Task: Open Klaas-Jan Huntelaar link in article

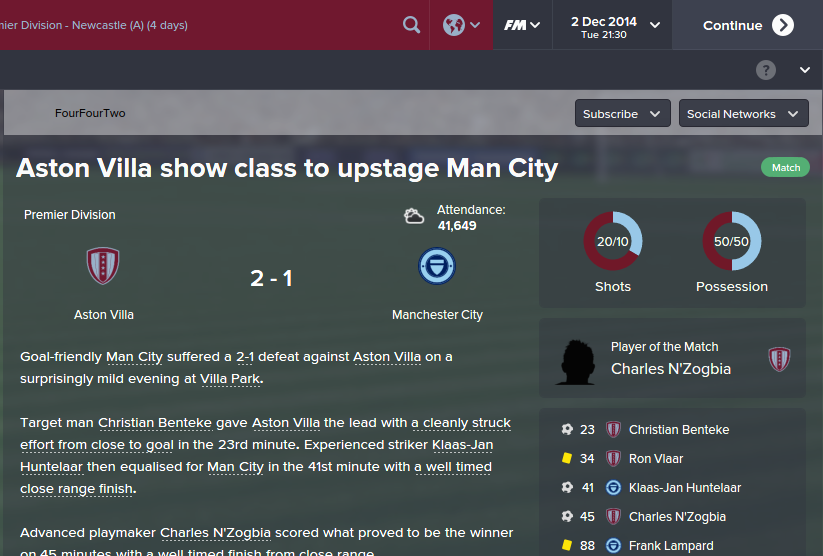Action: click(x=462, y=445)
